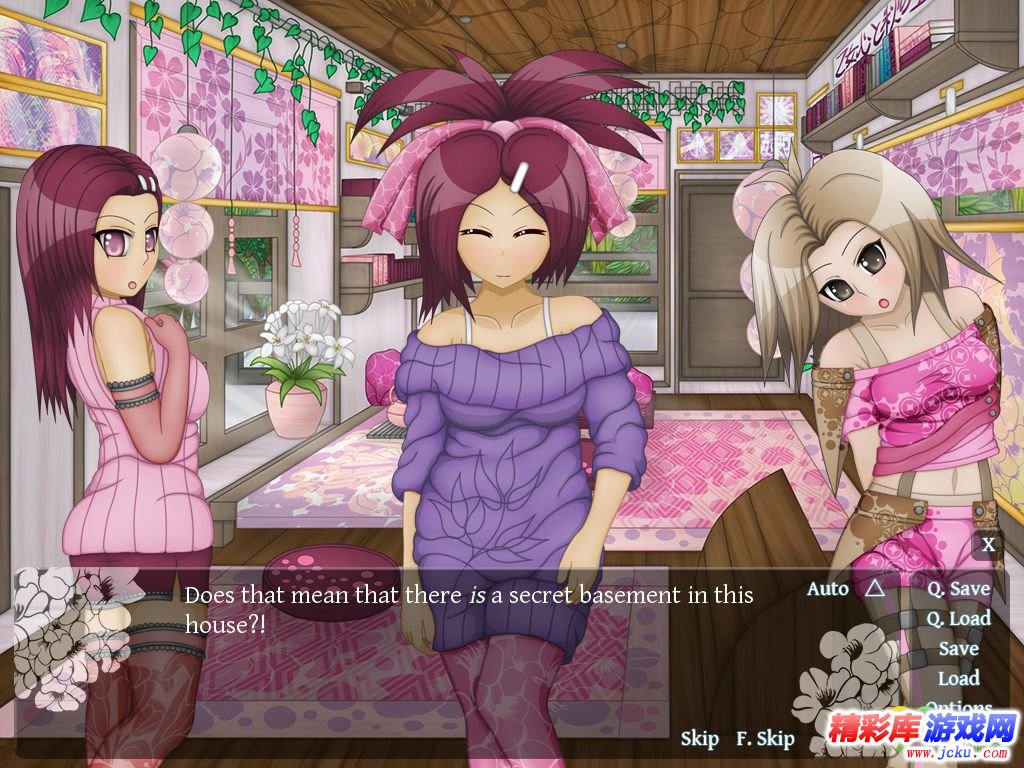Click the white triangle icon beside Auto
Viewport: 1024px width, 768px height.
click(874, 588)
